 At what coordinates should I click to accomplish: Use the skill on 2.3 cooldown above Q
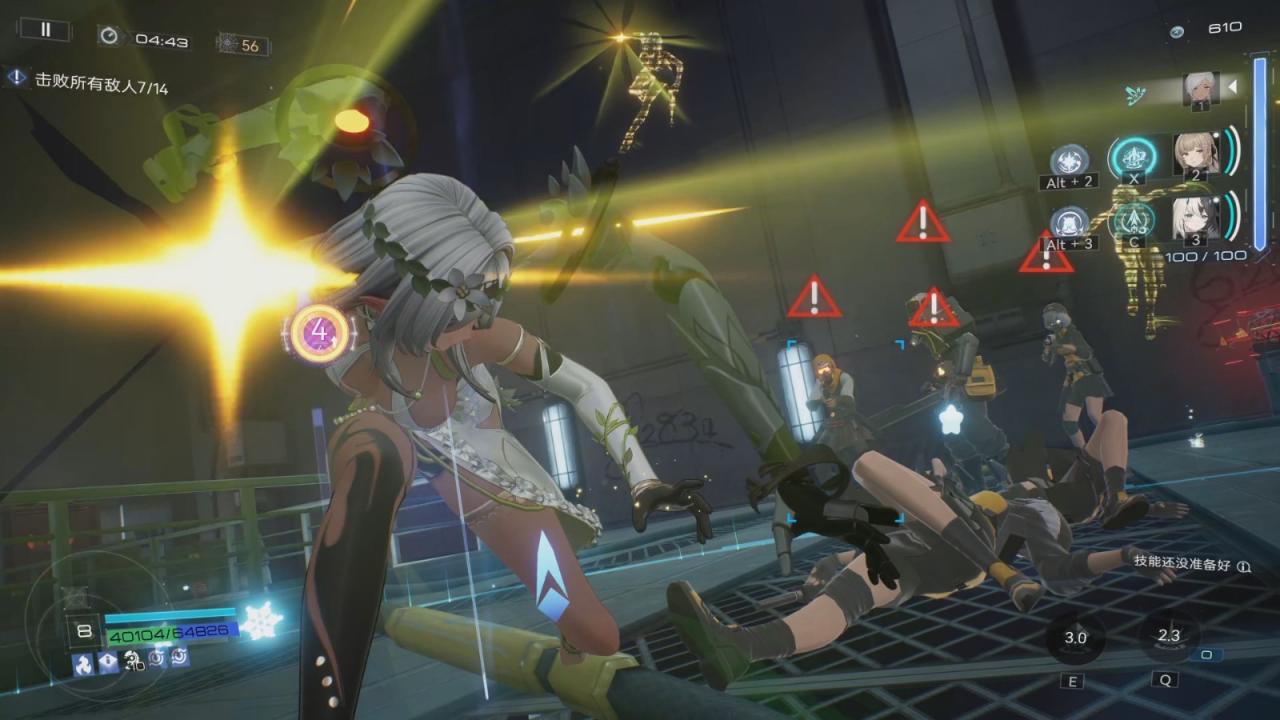1168,636
